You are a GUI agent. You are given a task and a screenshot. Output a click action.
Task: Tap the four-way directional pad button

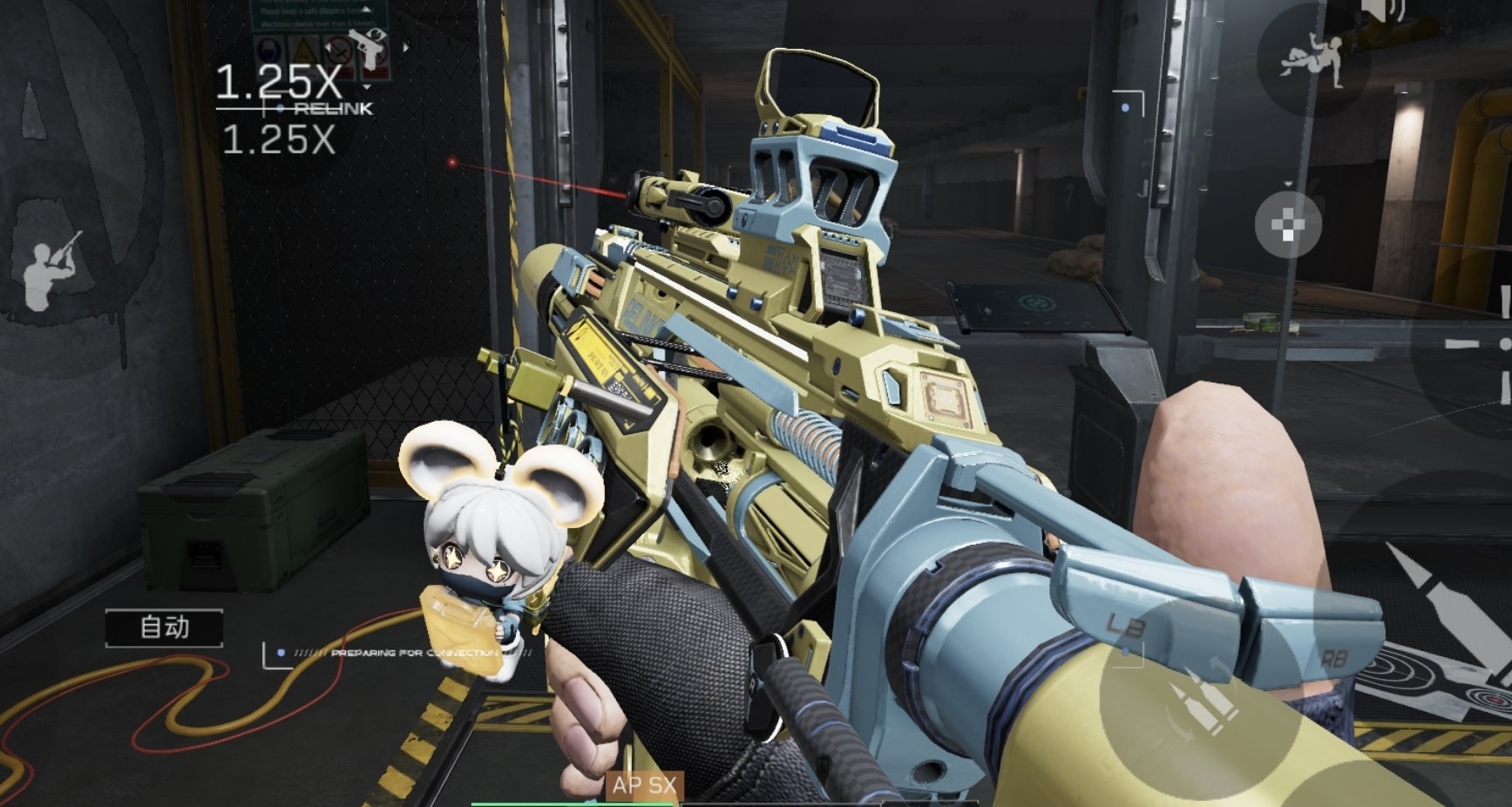1288,226
